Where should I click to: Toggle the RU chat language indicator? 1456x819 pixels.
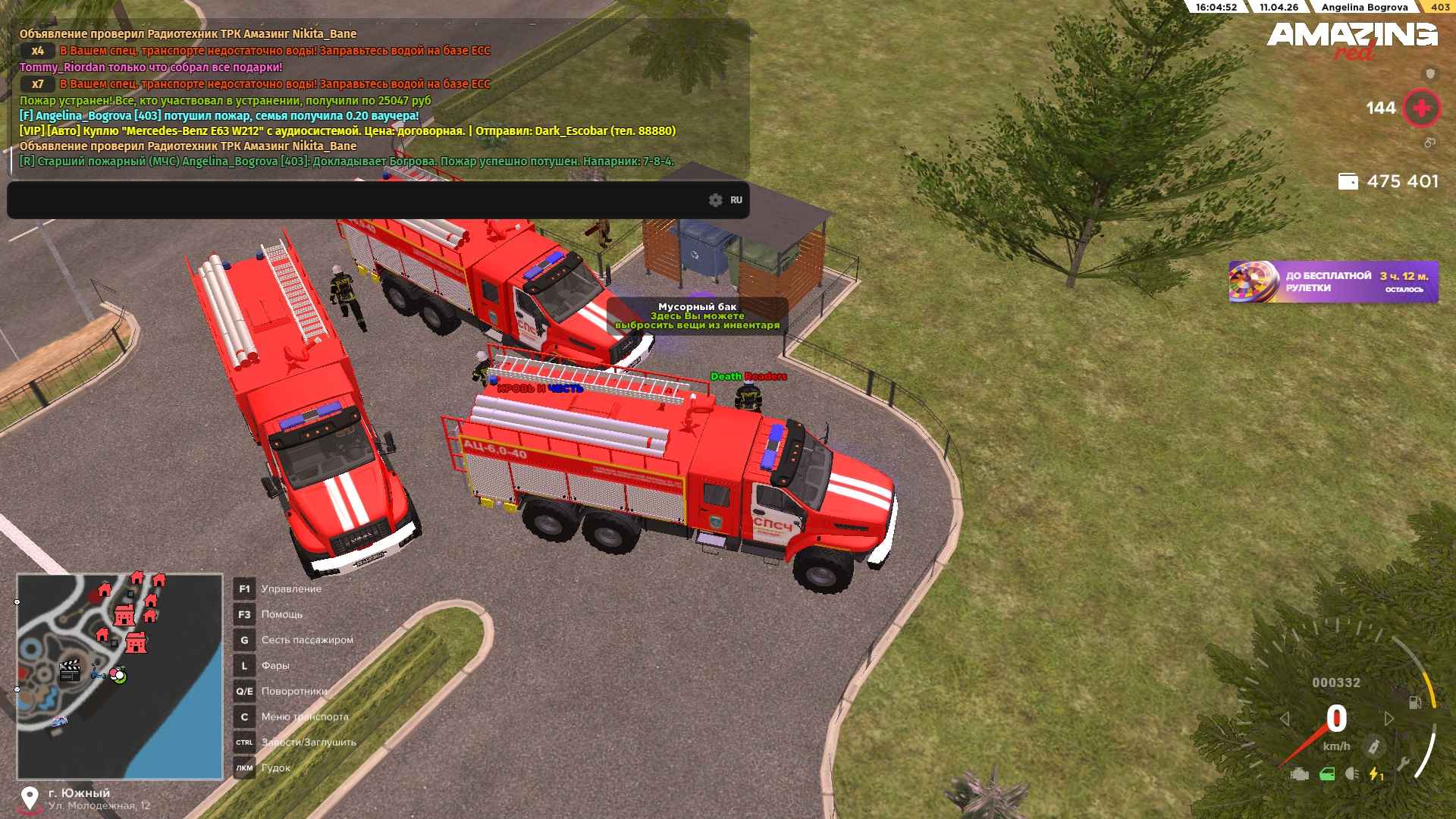point(736,200)
